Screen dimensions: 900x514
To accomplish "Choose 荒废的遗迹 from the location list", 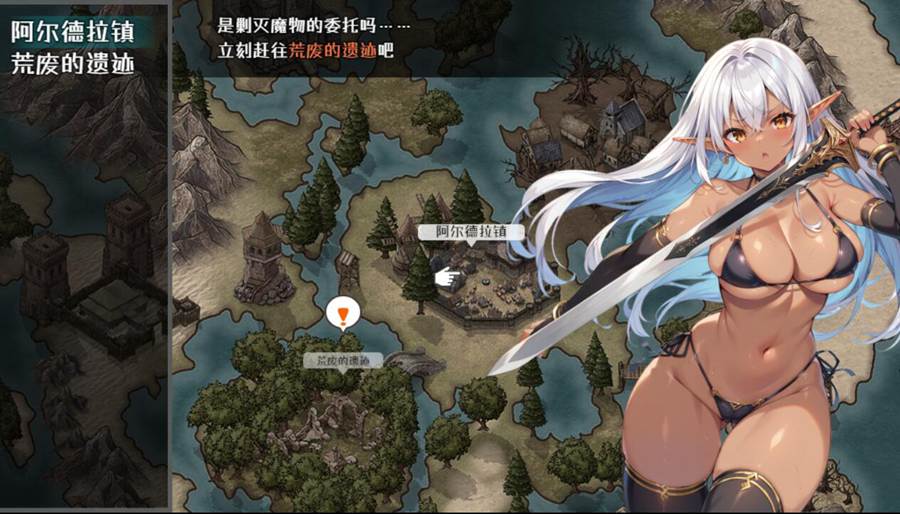I will 71,63.
